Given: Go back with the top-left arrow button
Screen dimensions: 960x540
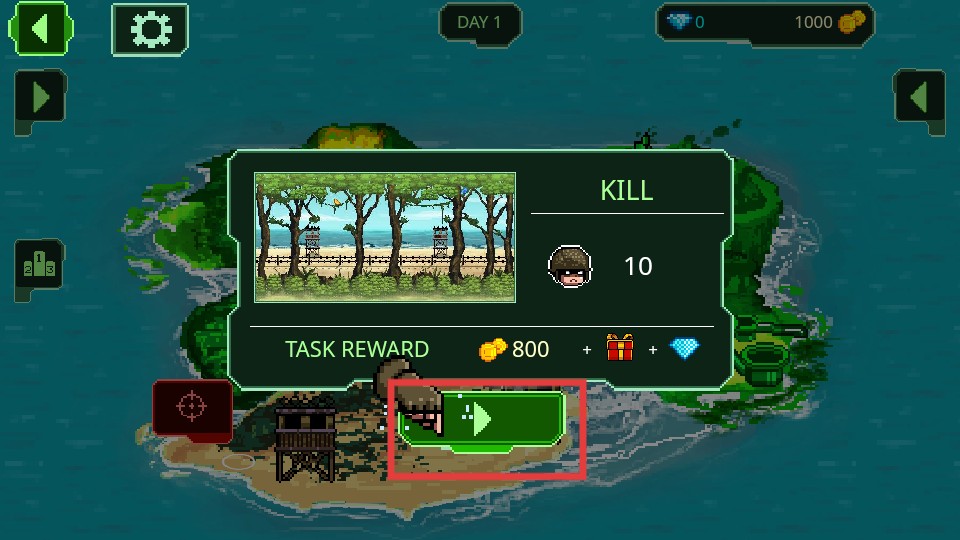Looking at the screenshot, I should click(x=40, y=29).
